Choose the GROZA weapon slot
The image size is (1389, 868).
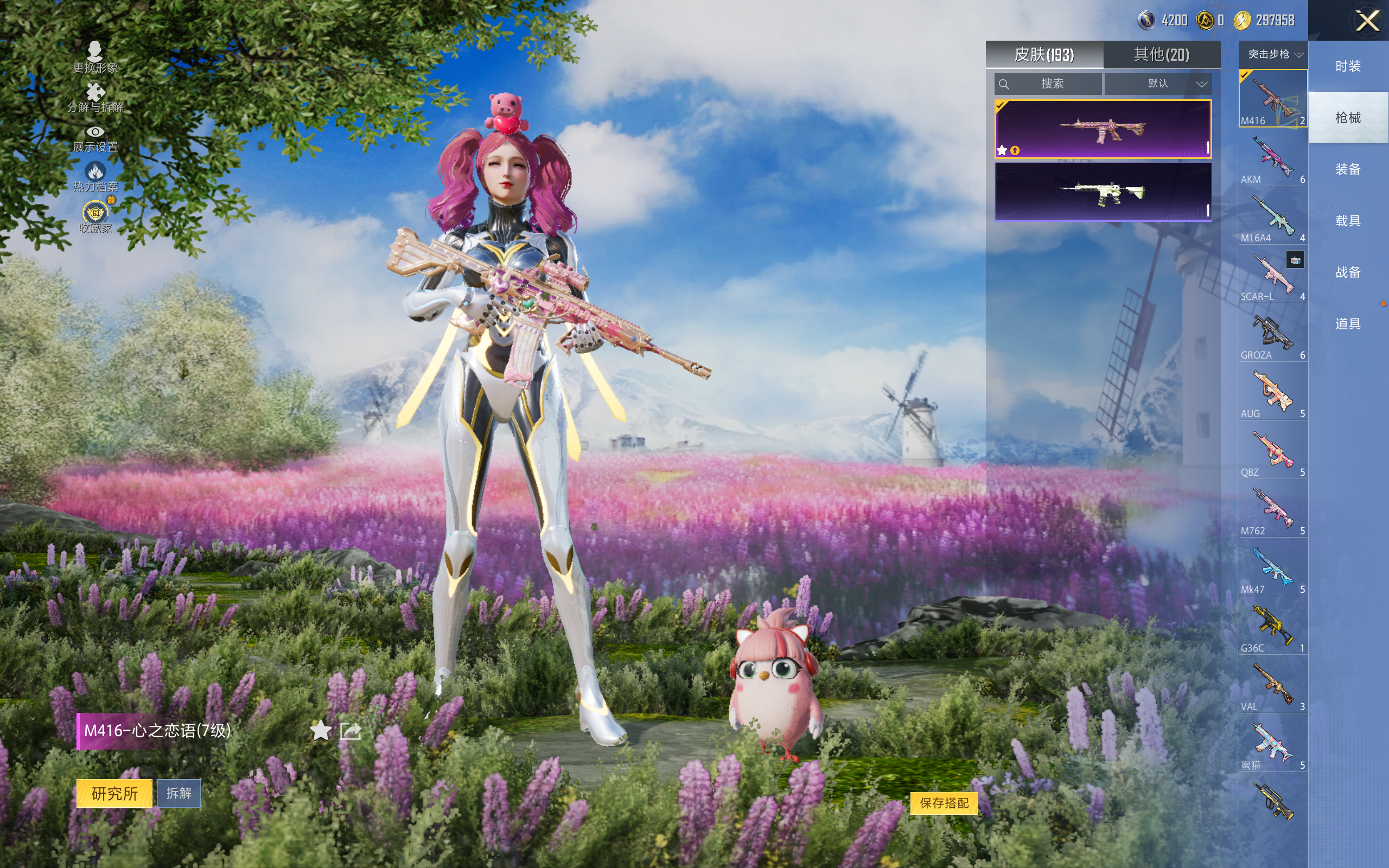[x=1272, y=334]
